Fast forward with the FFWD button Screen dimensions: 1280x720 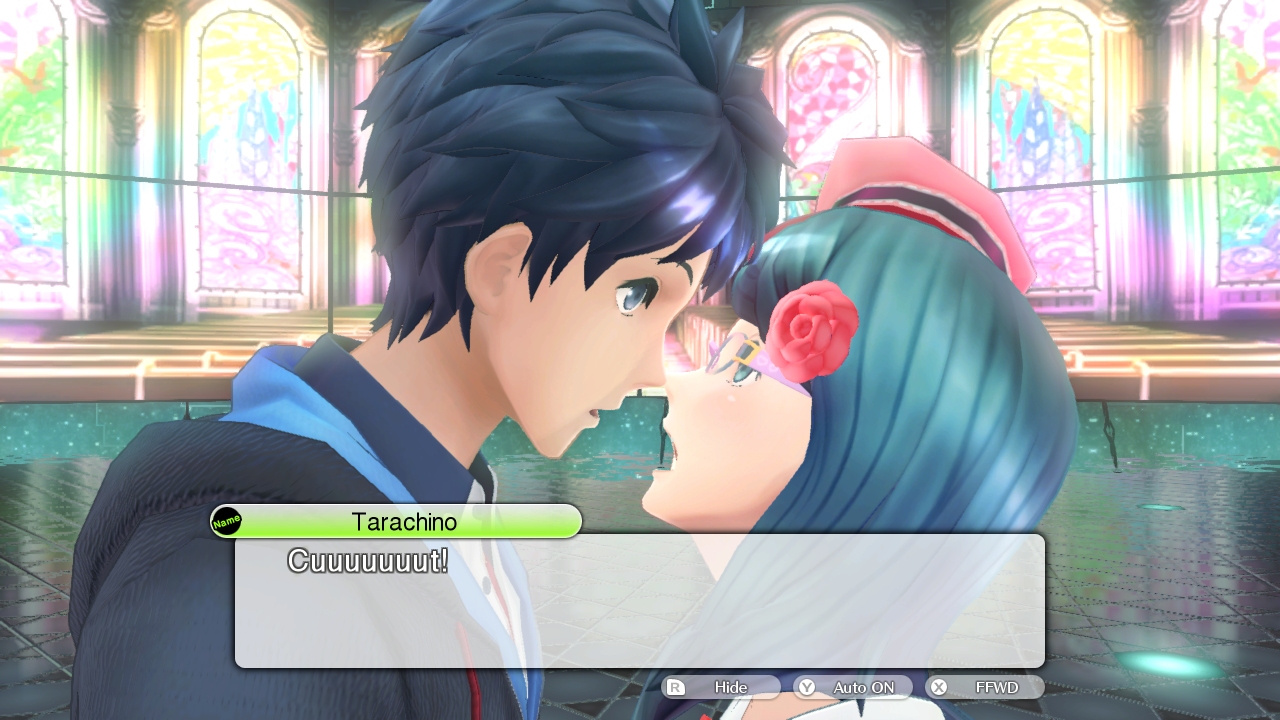click(985, 687)
